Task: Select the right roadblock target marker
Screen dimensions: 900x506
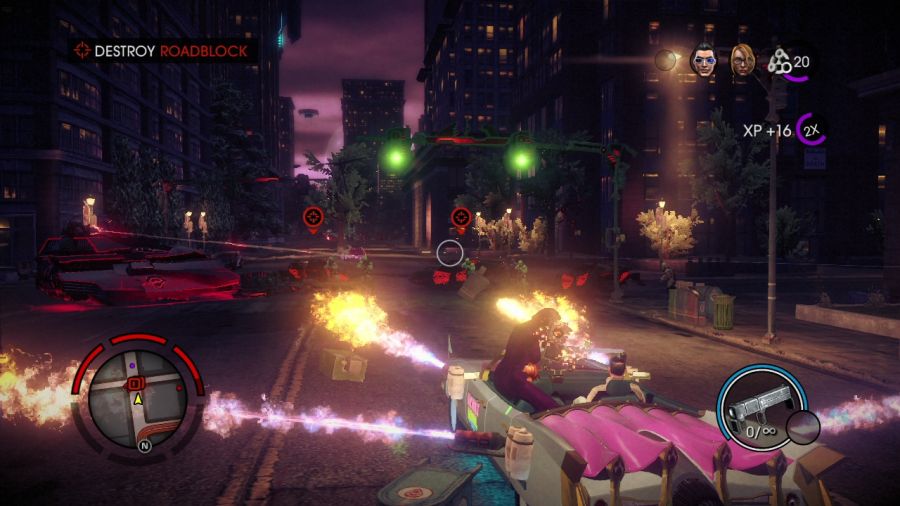Action: (461, 215)
